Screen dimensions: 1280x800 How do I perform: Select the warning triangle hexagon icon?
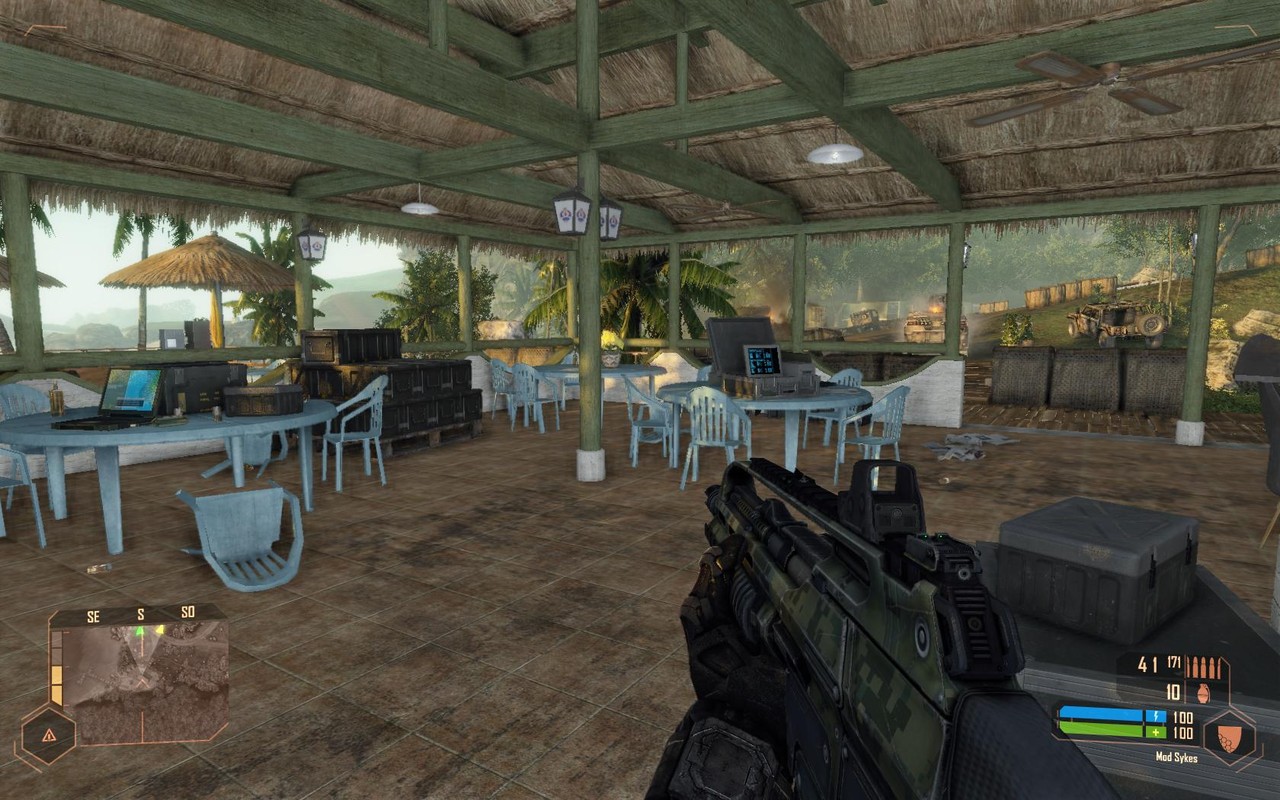point(48,735)
